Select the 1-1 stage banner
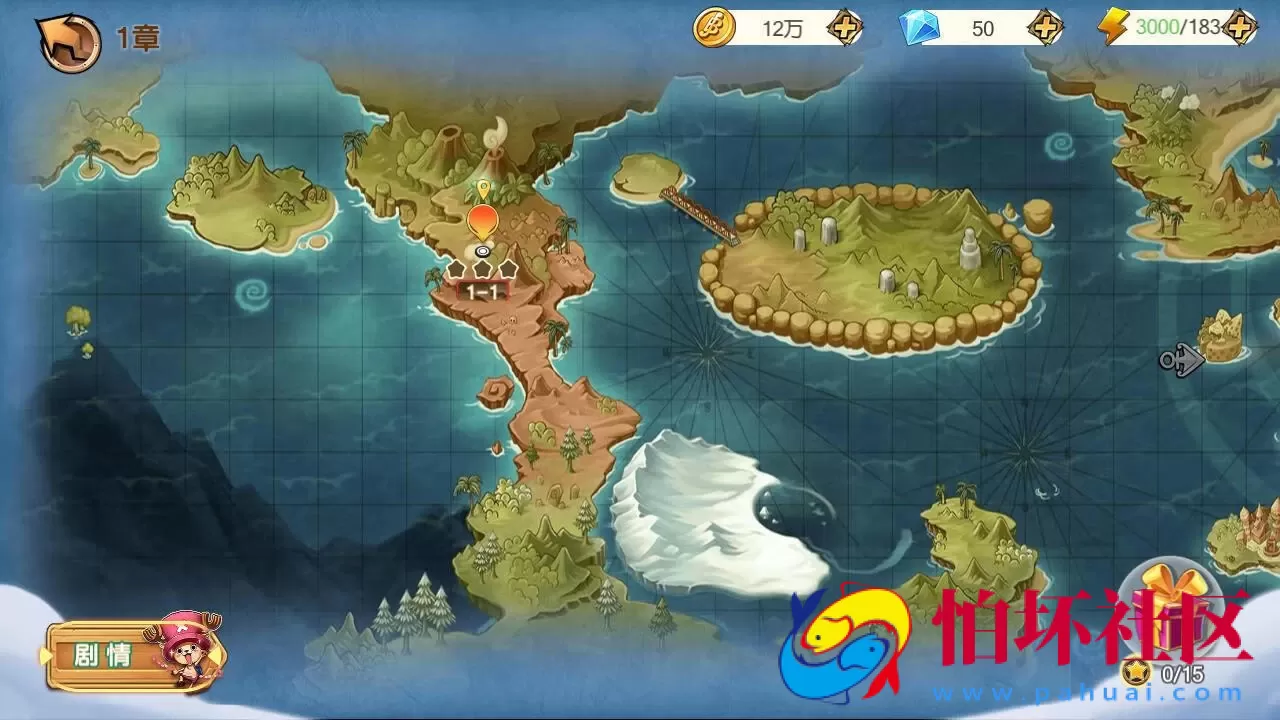 click(482, 290)
